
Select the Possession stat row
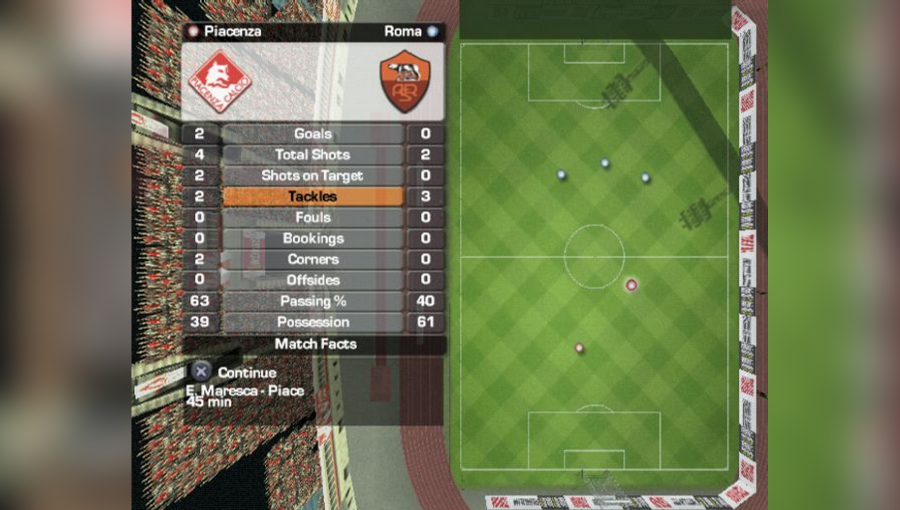pyautogui.click(x=313, y=323)
